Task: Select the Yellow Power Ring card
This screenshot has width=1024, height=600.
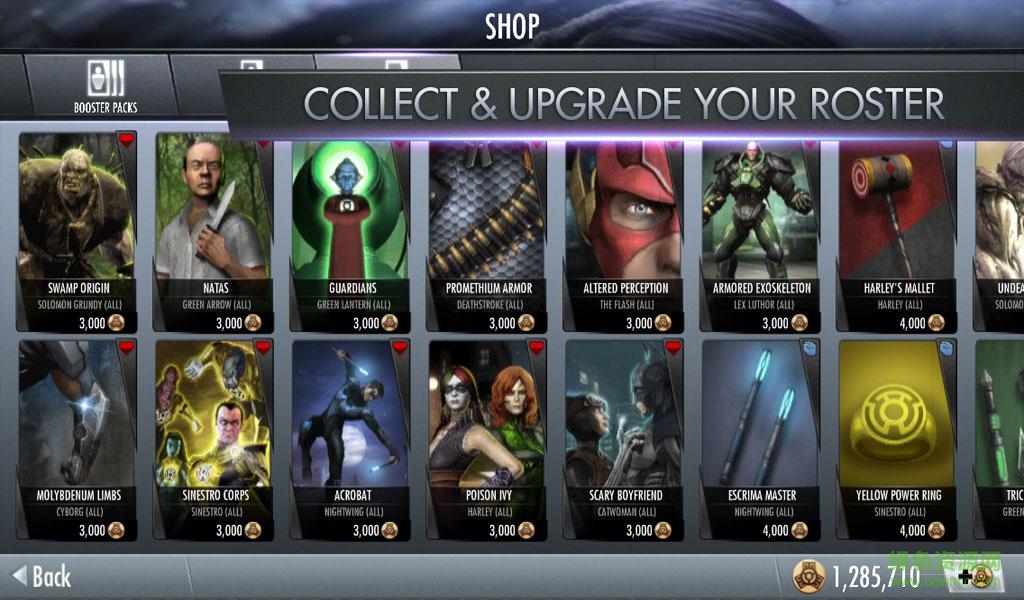Action: [897, 440]
